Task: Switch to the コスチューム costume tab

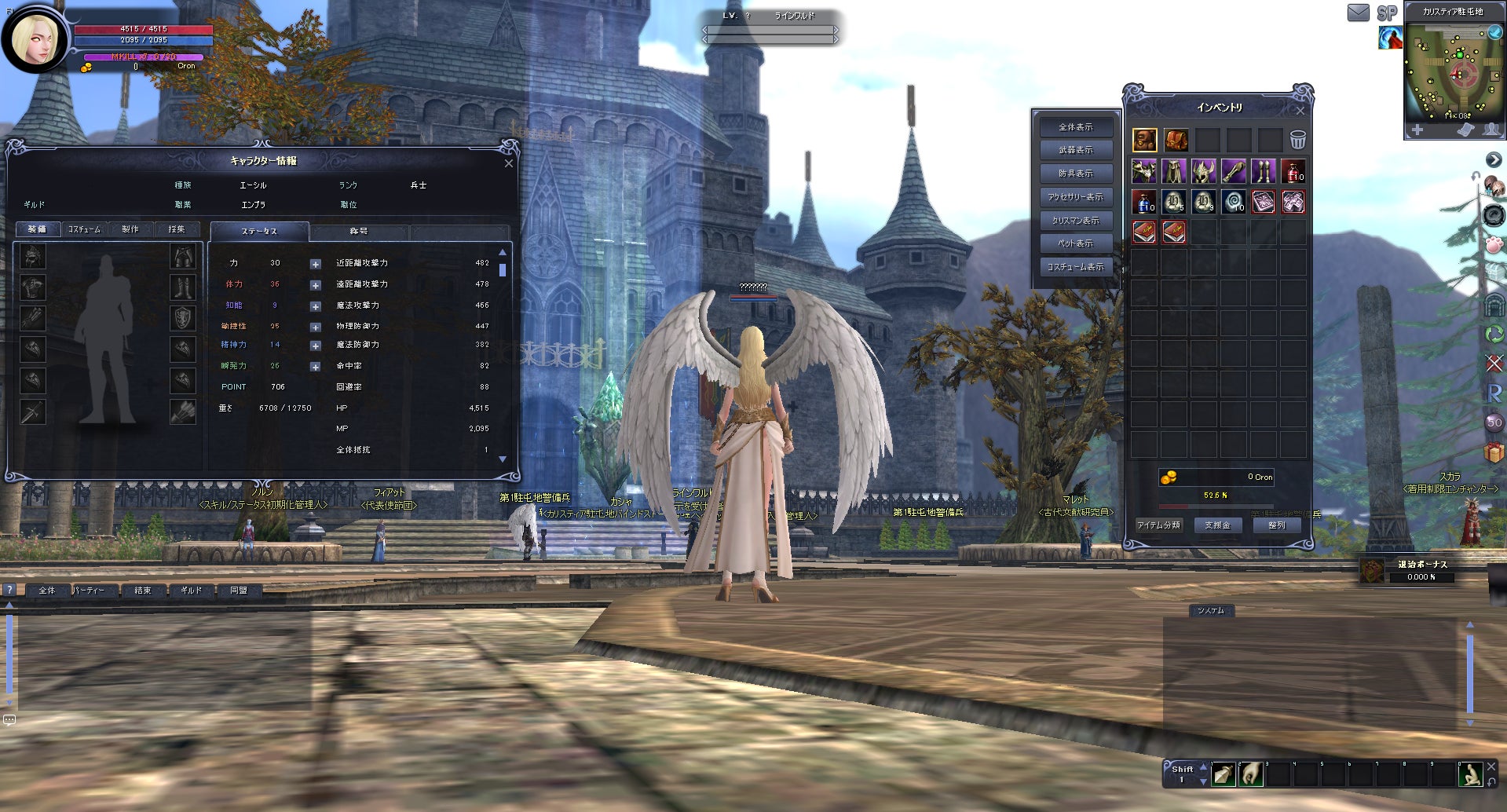Action: tap(84, 229)
